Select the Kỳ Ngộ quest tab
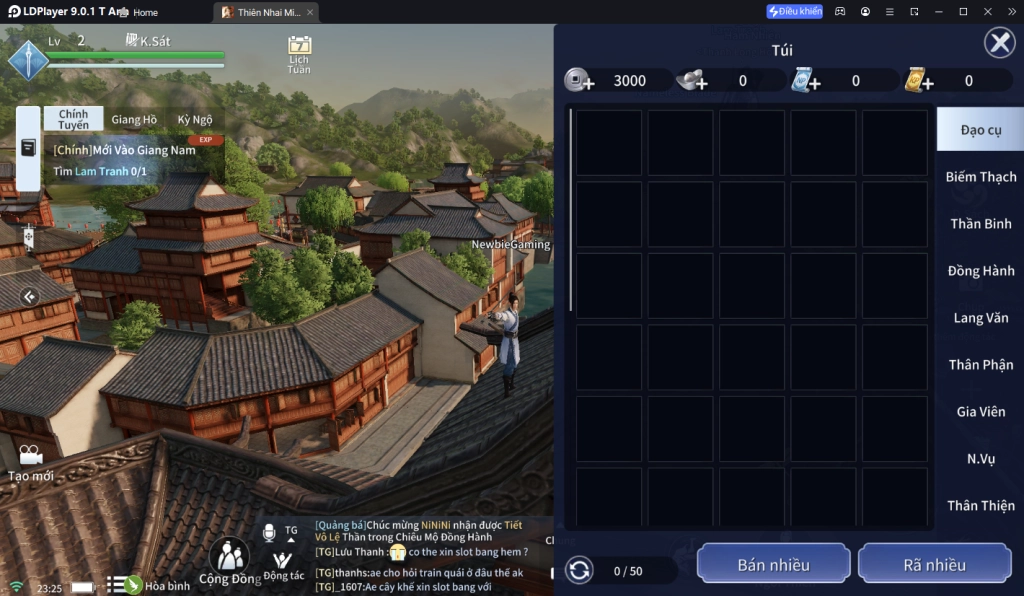 (195, 119)
